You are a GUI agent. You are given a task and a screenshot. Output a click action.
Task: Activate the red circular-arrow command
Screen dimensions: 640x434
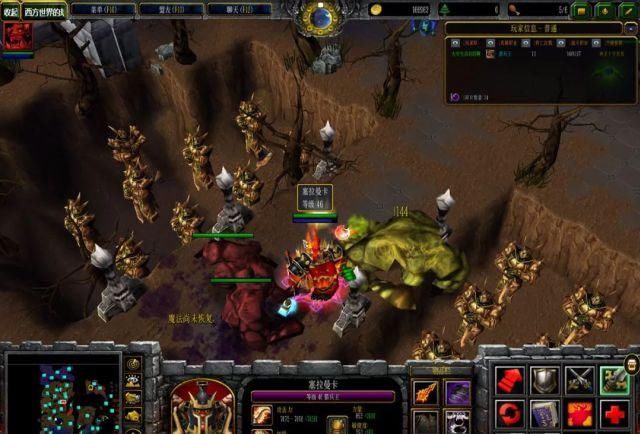[x=510, y=413]
